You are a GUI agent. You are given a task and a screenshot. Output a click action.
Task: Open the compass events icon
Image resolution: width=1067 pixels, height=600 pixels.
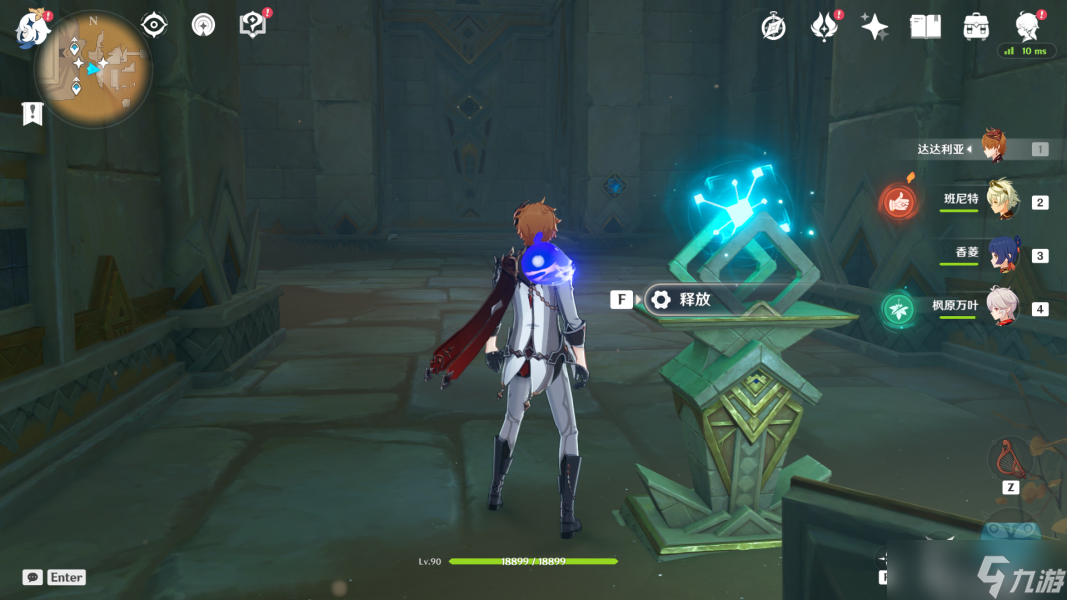click(773, 27)
